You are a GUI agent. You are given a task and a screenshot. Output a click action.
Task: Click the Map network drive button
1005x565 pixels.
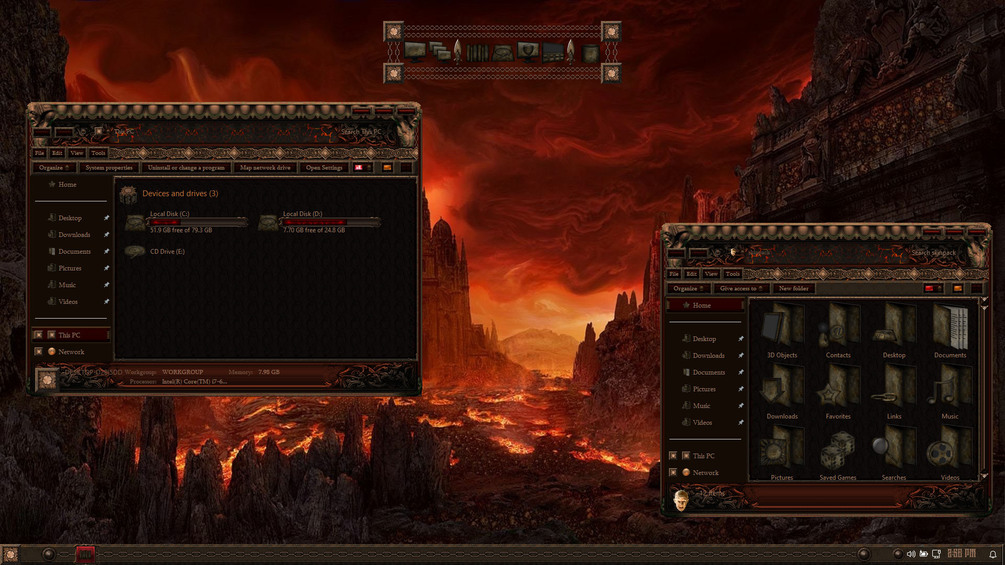click(x=266, y=168)
